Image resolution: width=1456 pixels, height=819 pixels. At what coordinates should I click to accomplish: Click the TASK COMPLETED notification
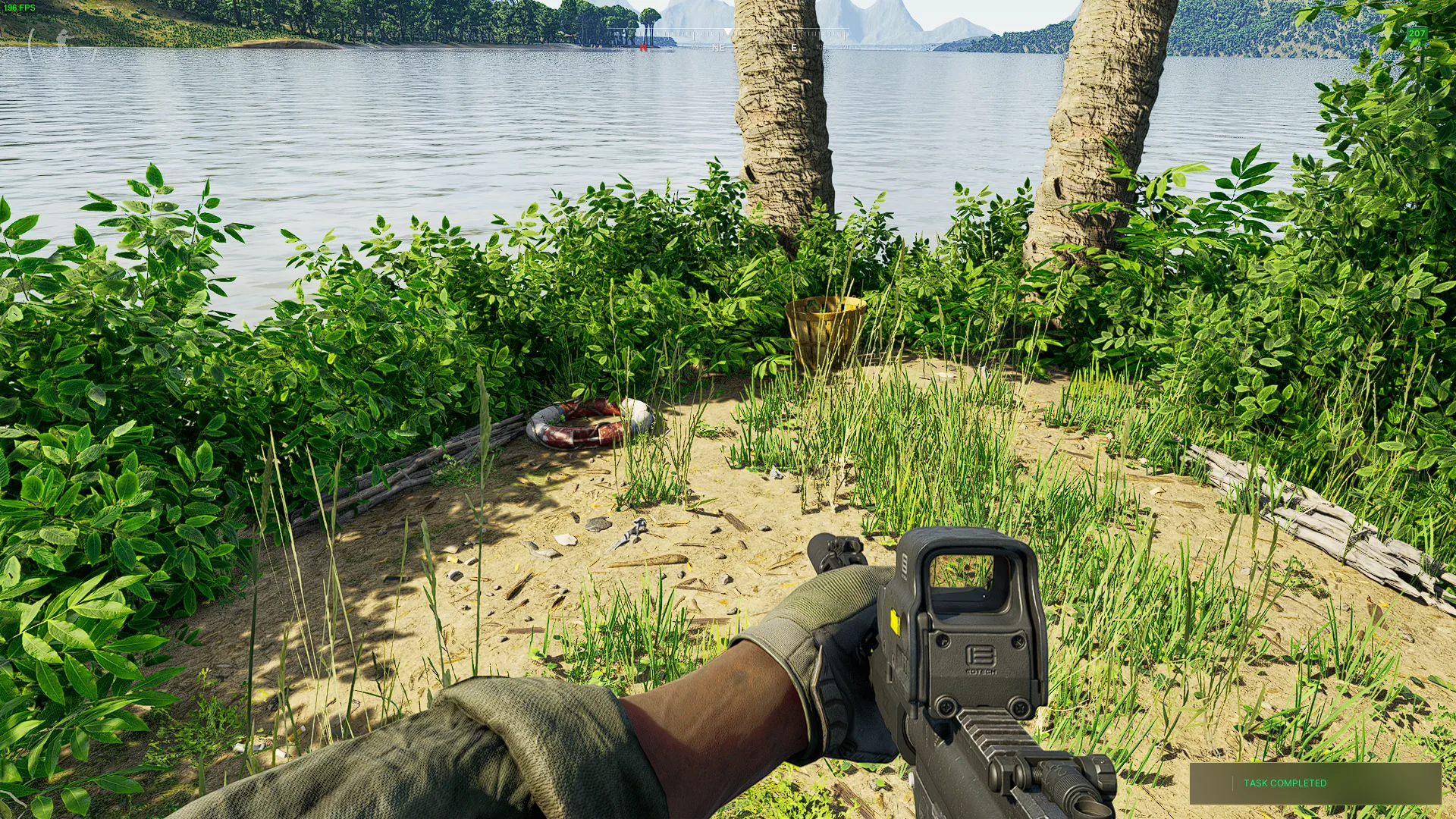[x=1314, y=783]
